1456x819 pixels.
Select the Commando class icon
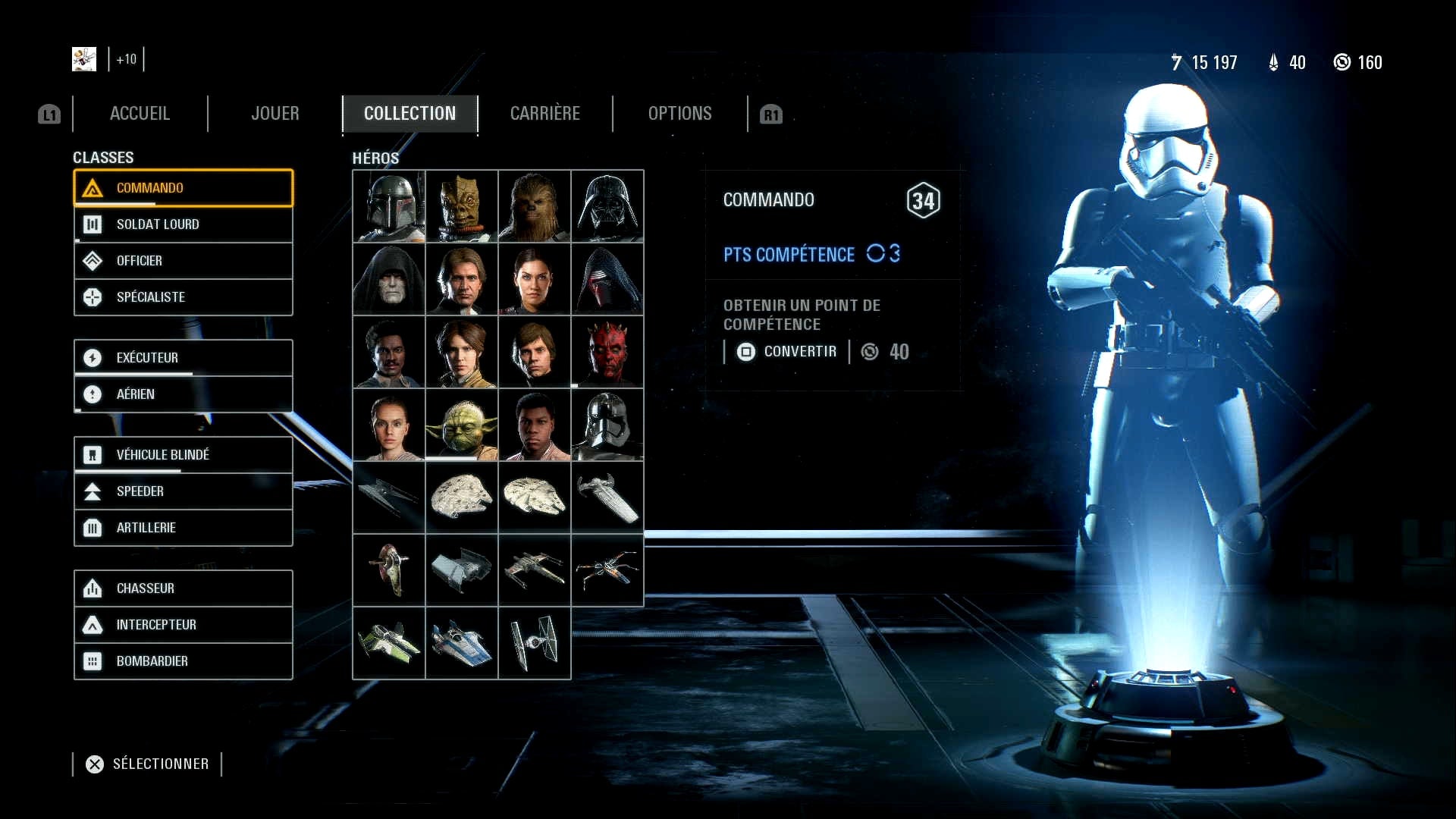point(93,187)
